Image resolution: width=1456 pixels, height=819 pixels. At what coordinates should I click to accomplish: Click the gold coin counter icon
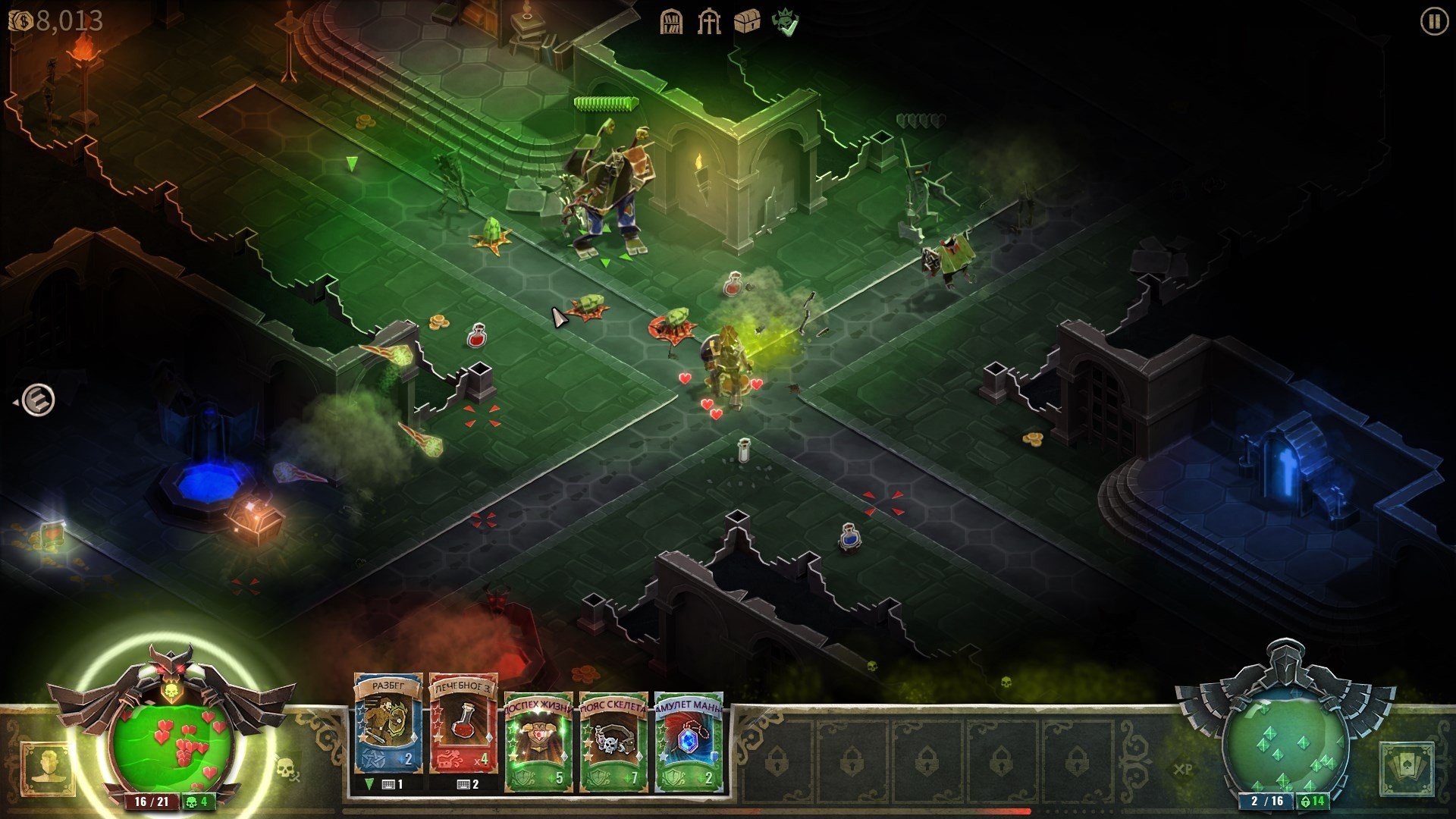(21, 20)
